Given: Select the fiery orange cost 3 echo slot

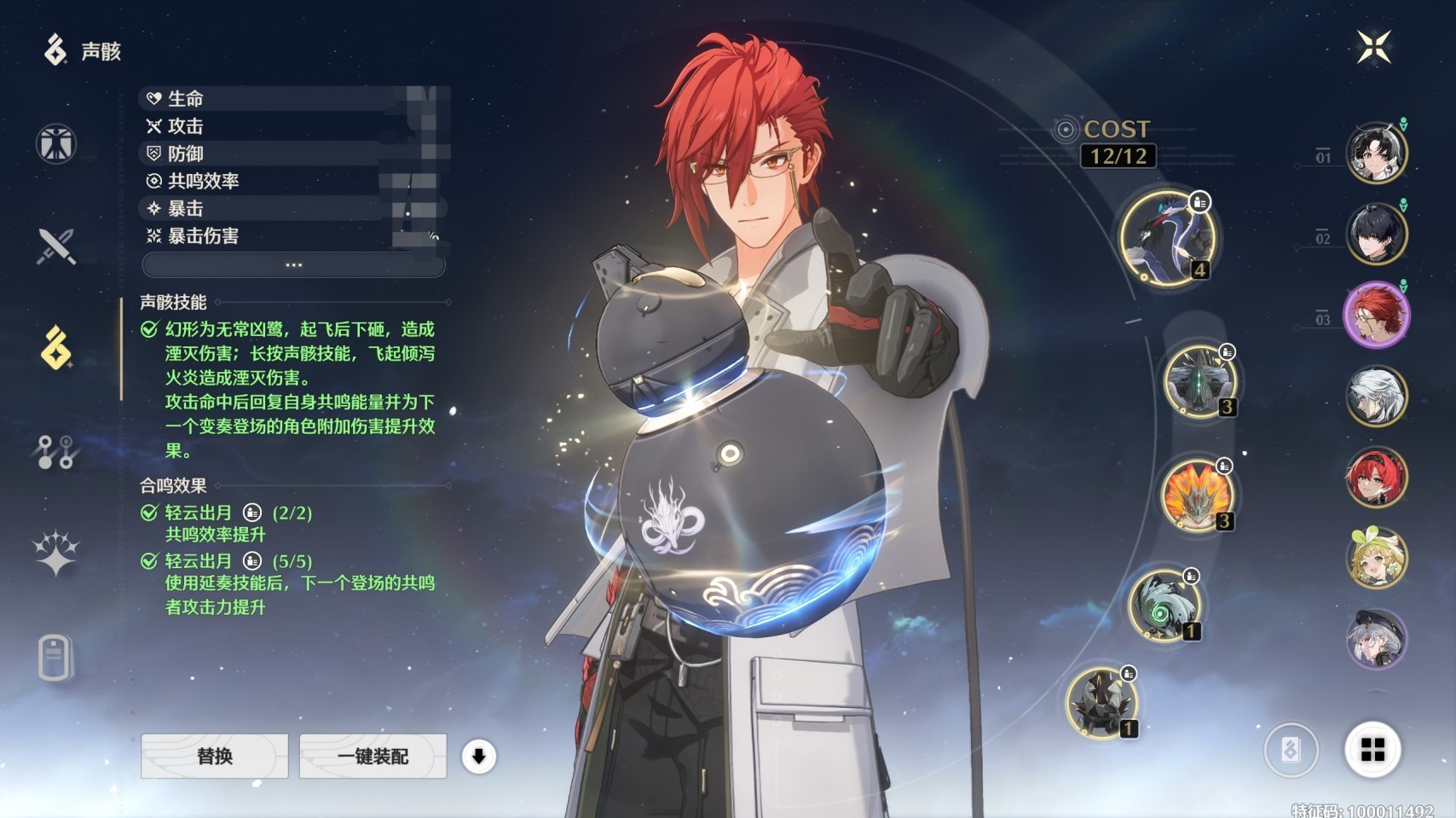Looking at the screenshot, I should coord(1197,496).
